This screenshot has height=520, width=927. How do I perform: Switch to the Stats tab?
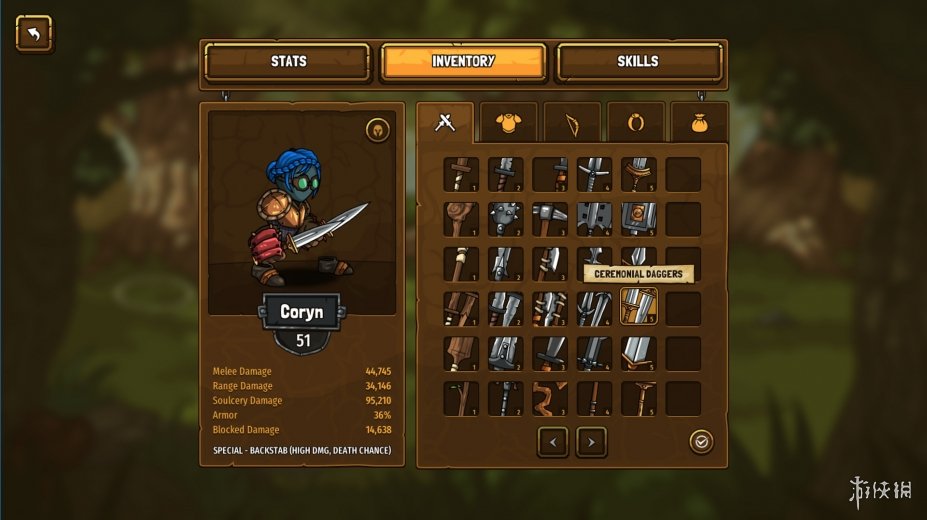[x=288, y=62]
